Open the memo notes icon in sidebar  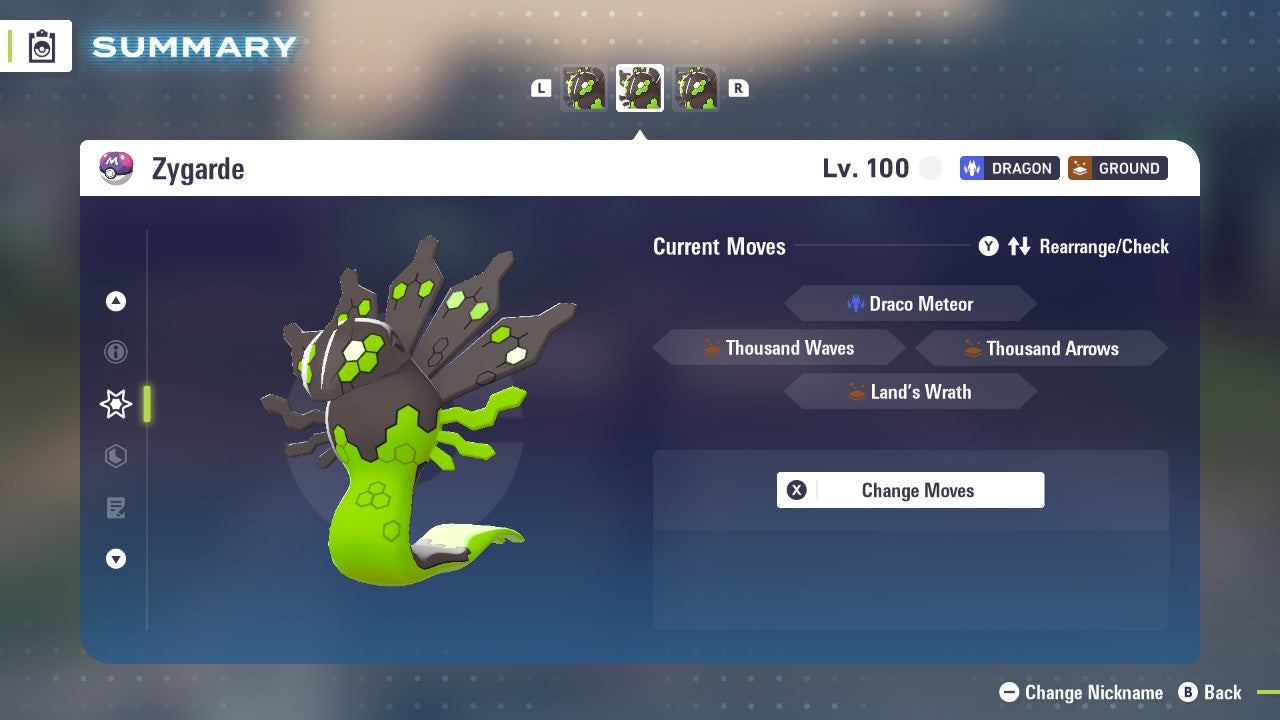(x=115, y=507)
